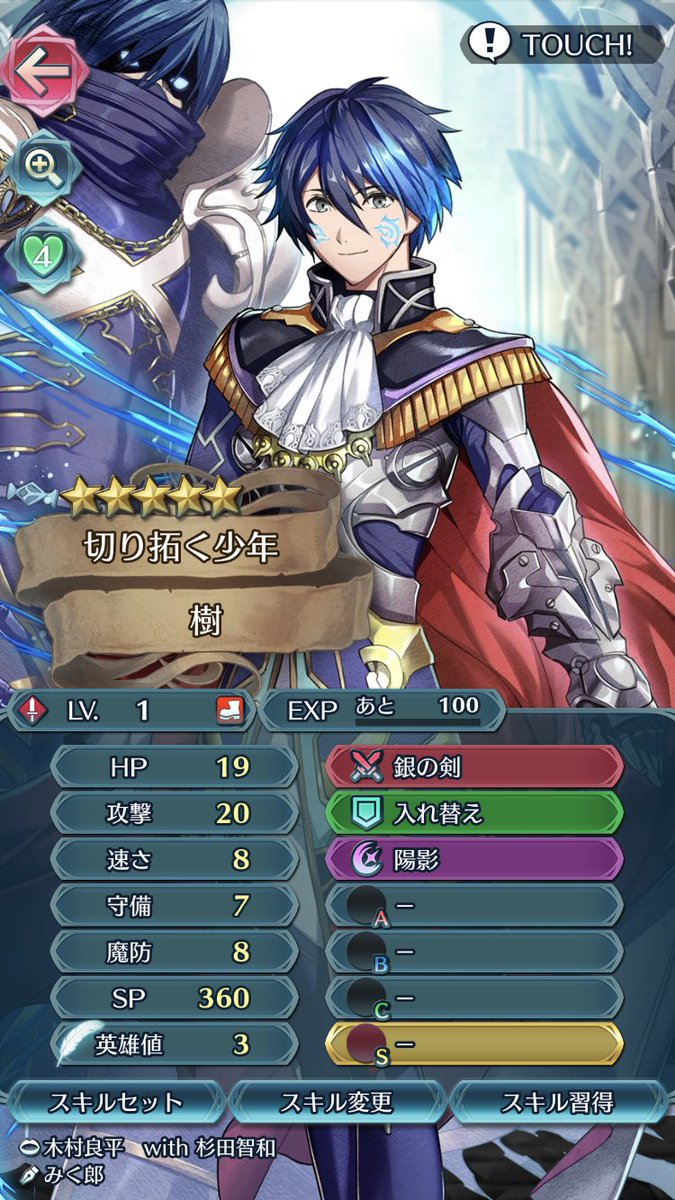Choose the スキル変更 button
This screenshot has width=675, height=1200.
(336, 1103)
